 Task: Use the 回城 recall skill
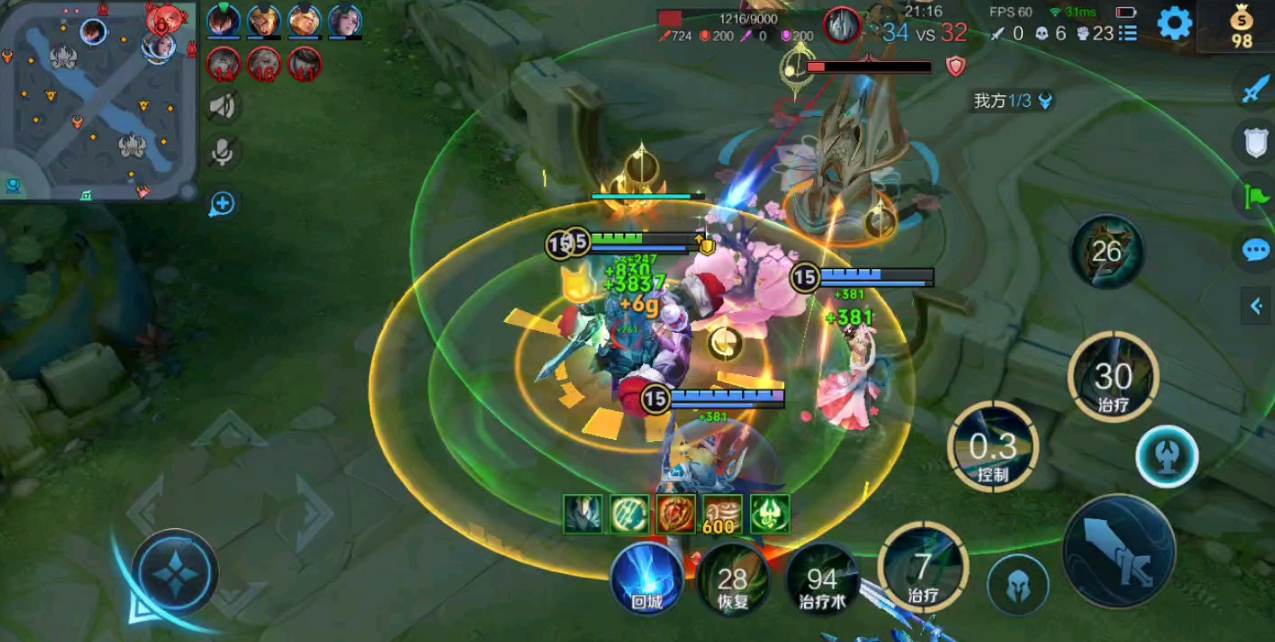point(647,578)
